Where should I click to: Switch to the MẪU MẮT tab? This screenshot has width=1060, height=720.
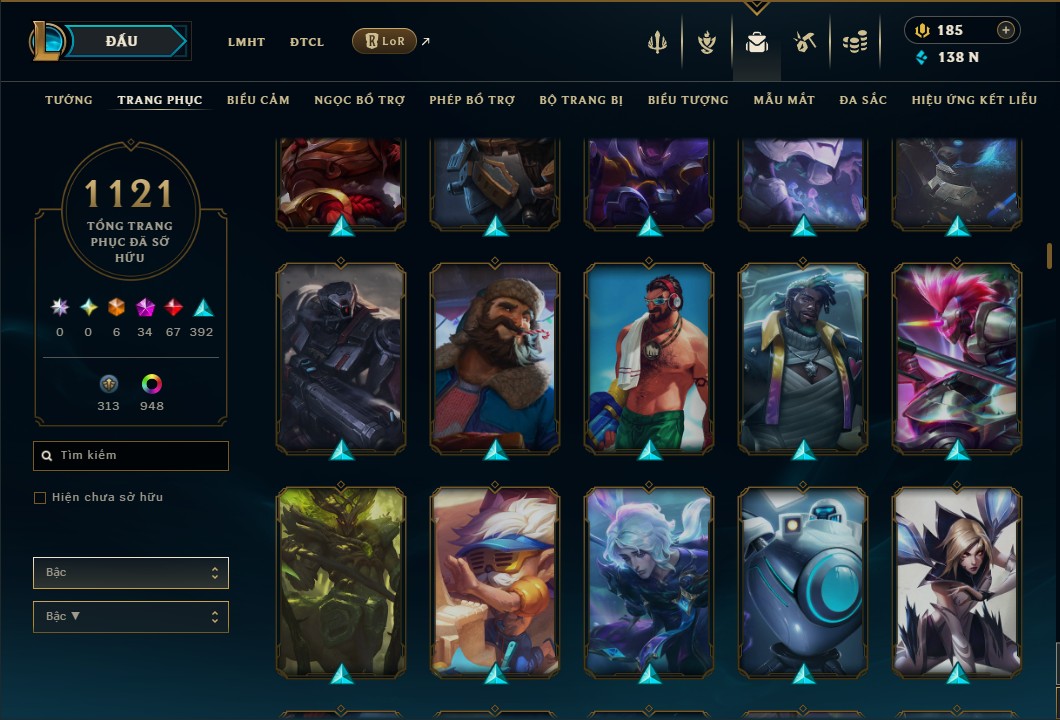[784, 100]
